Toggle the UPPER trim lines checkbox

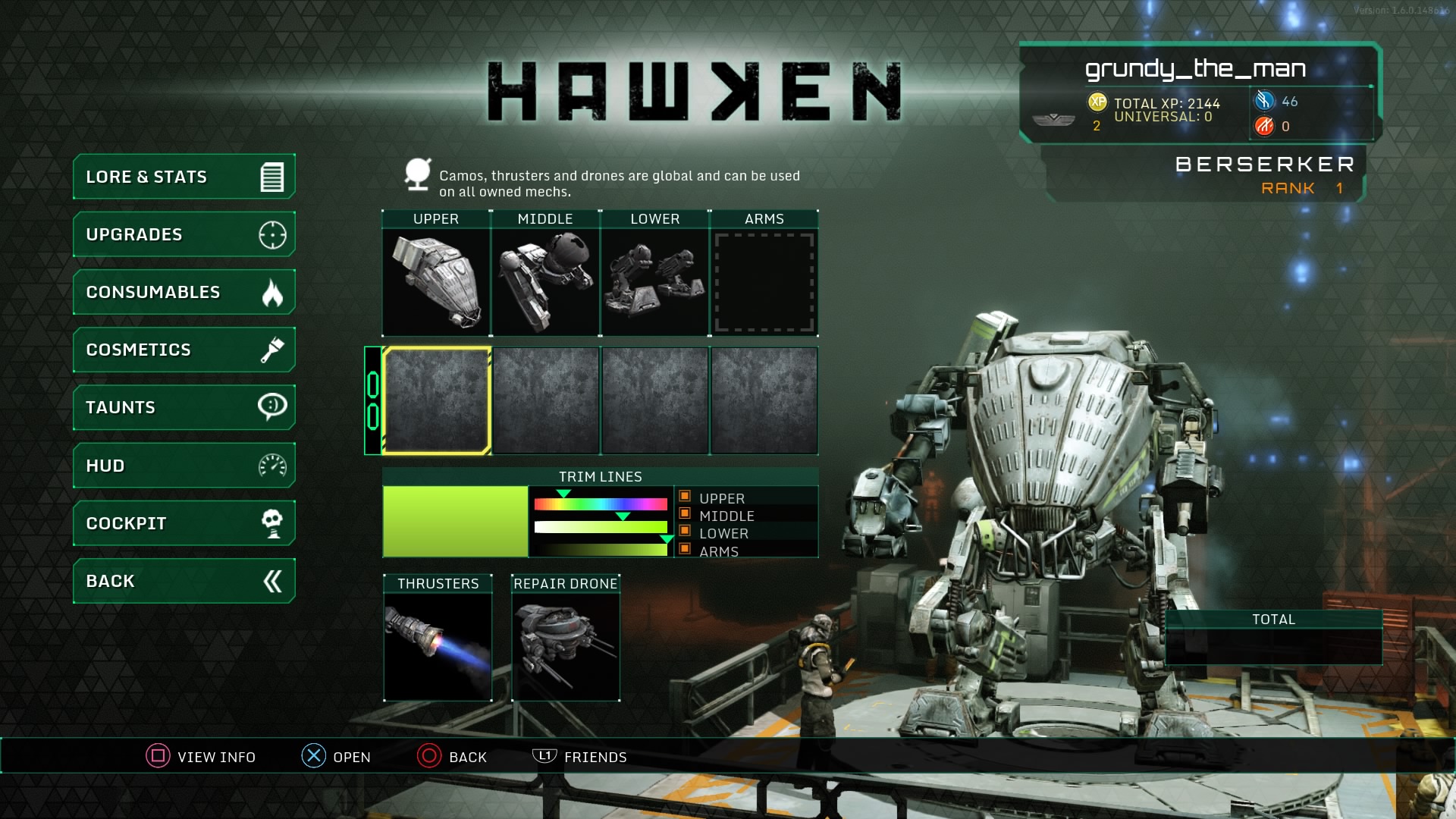[685, 498]
